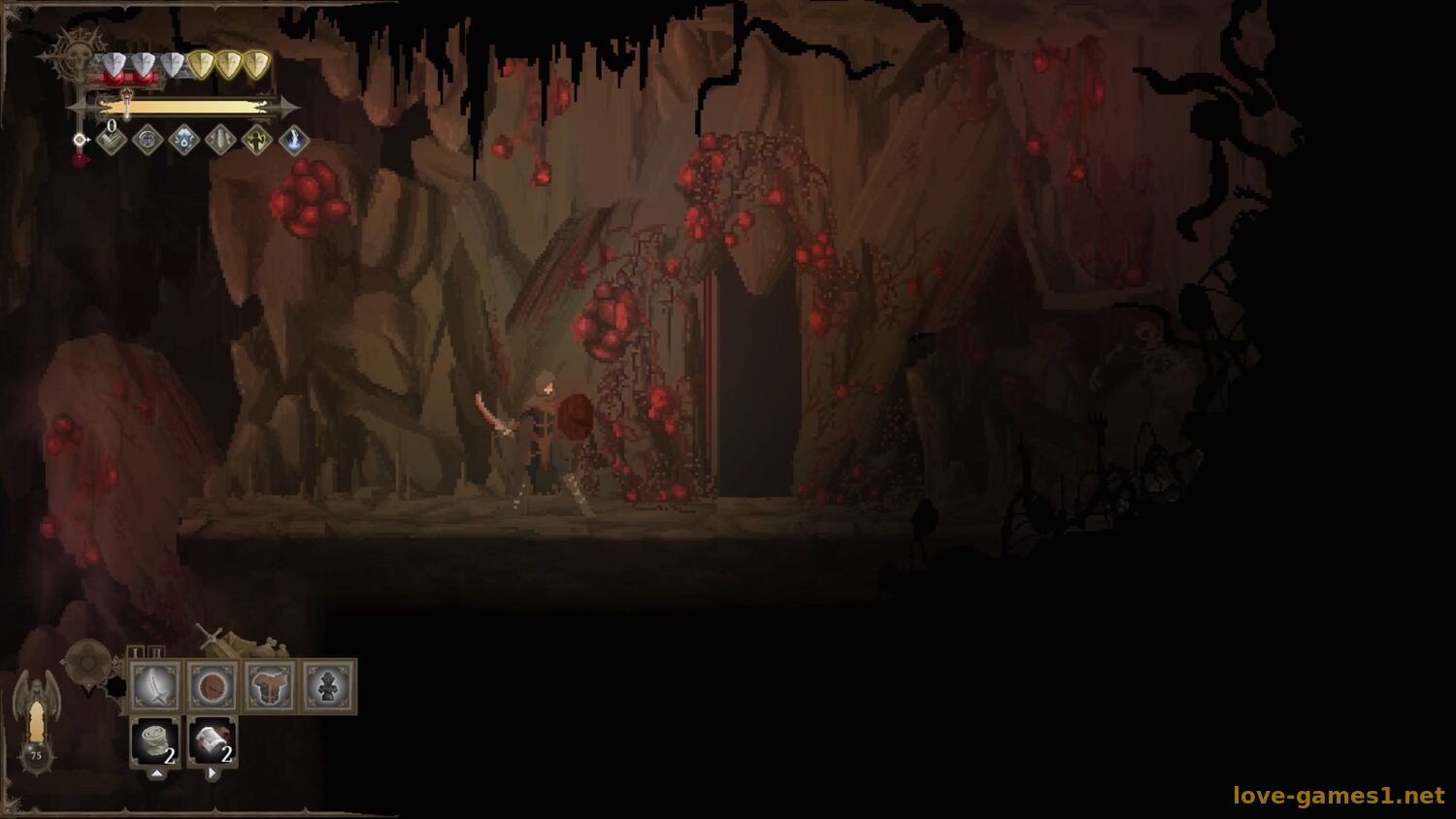1456x819 pixels.
Task: Click the skull emblem portrait
Action: [x=74, y=57]
